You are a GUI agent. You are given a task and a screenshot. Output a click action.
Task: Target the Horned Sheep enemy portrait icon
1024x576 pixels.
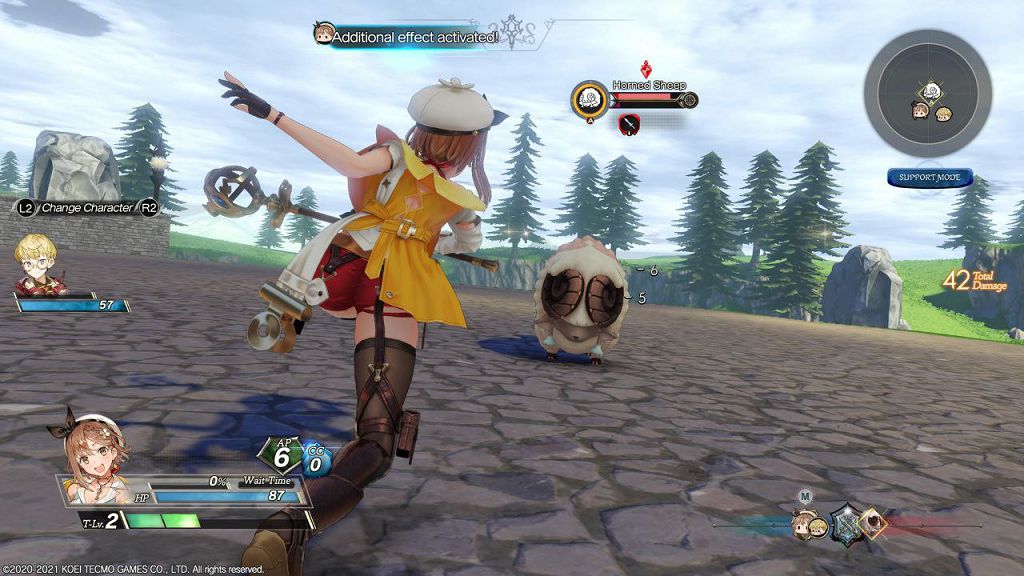click(x=590, y=99)
